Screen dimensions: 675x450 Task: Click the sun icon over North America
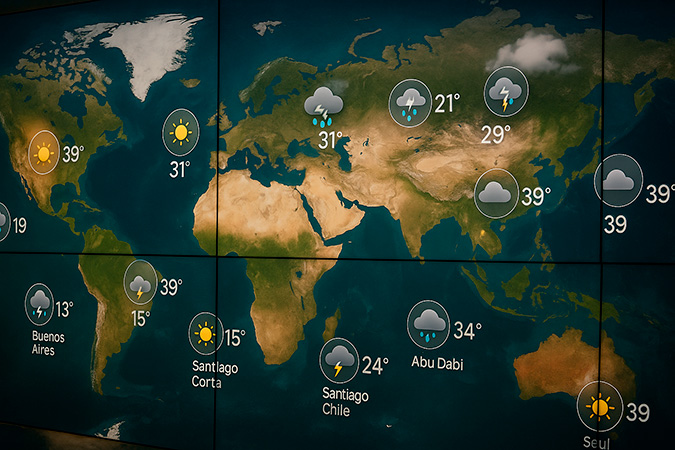43,153
